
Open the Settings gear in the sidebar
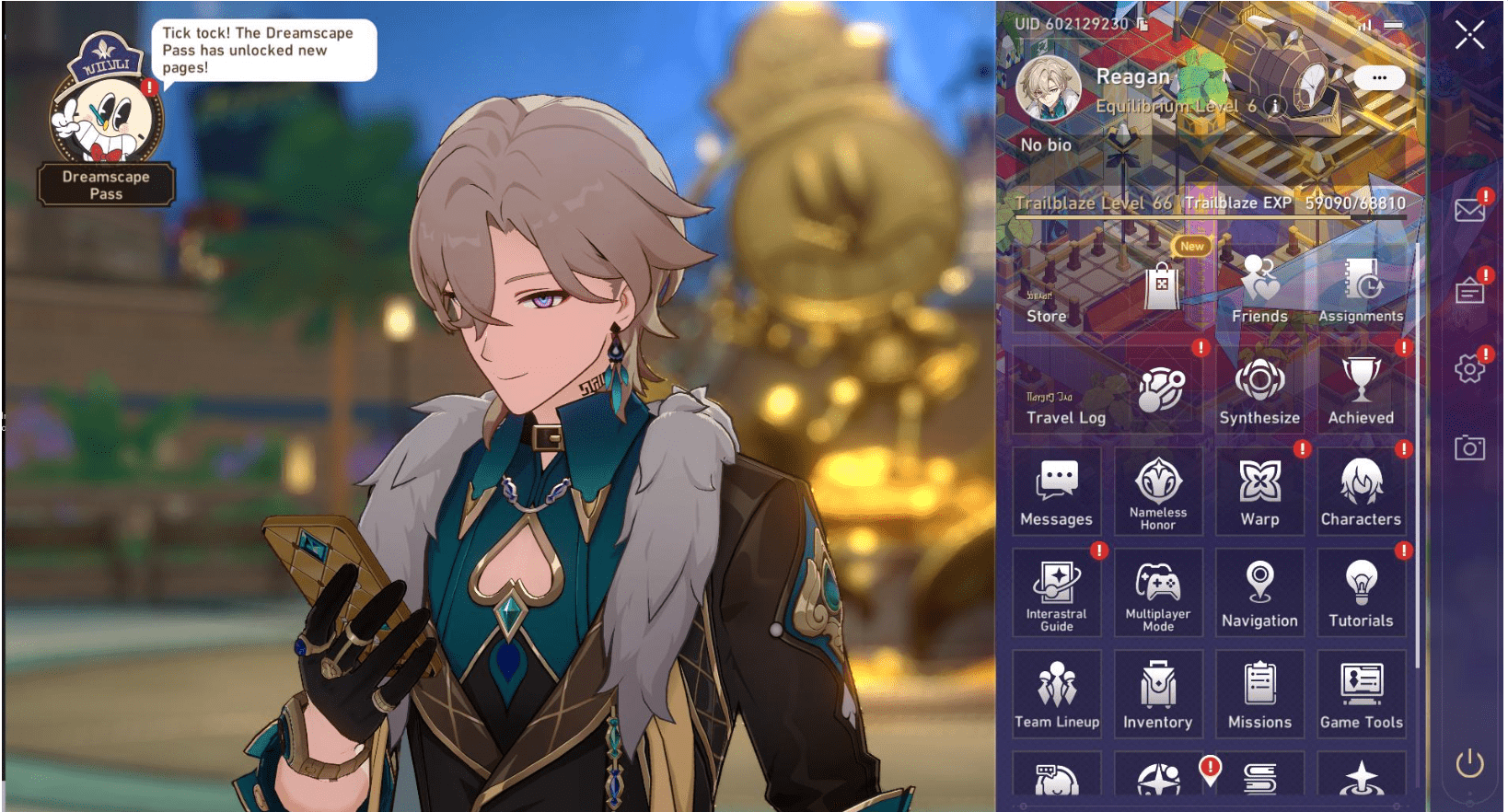1468,366
